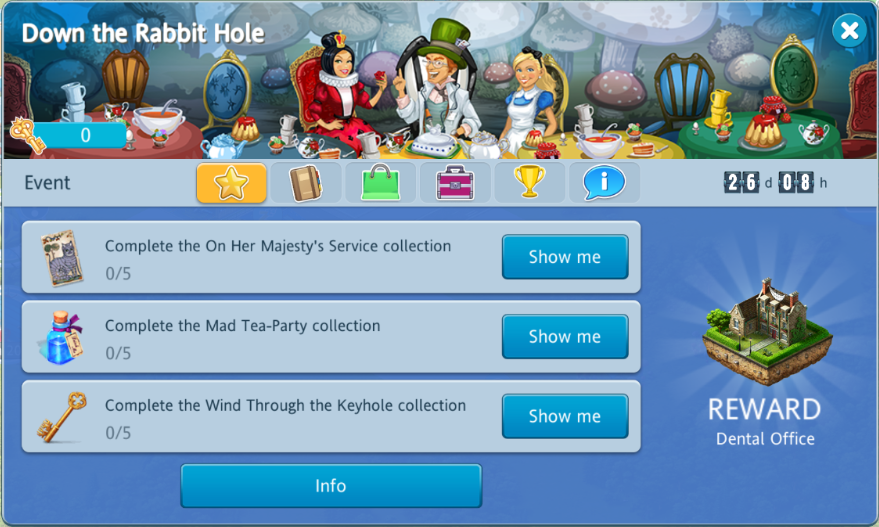Click the blue potion collection icon

(60, 337)
